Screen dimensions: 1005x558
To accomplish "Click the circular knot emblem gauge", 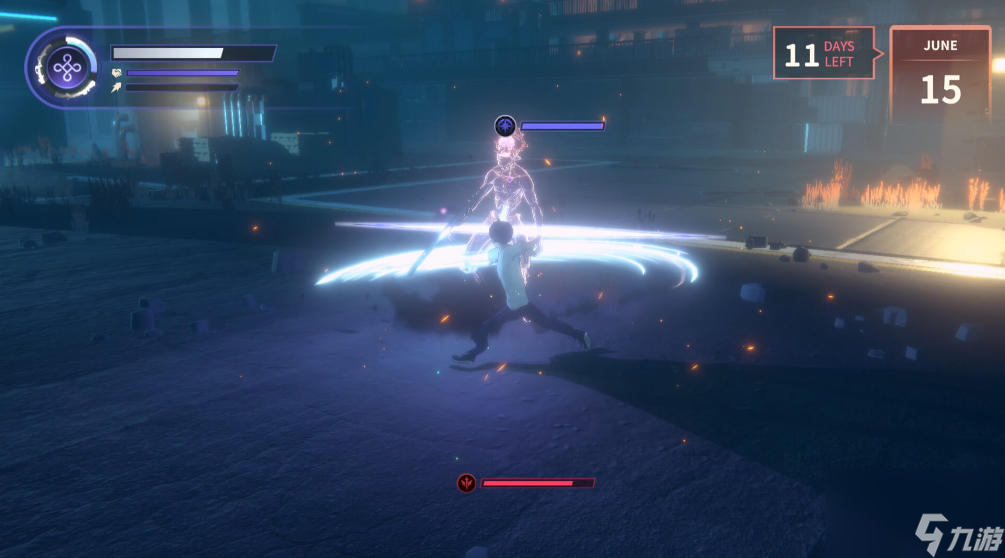I will pyautogui.click(x=67, y=68).
